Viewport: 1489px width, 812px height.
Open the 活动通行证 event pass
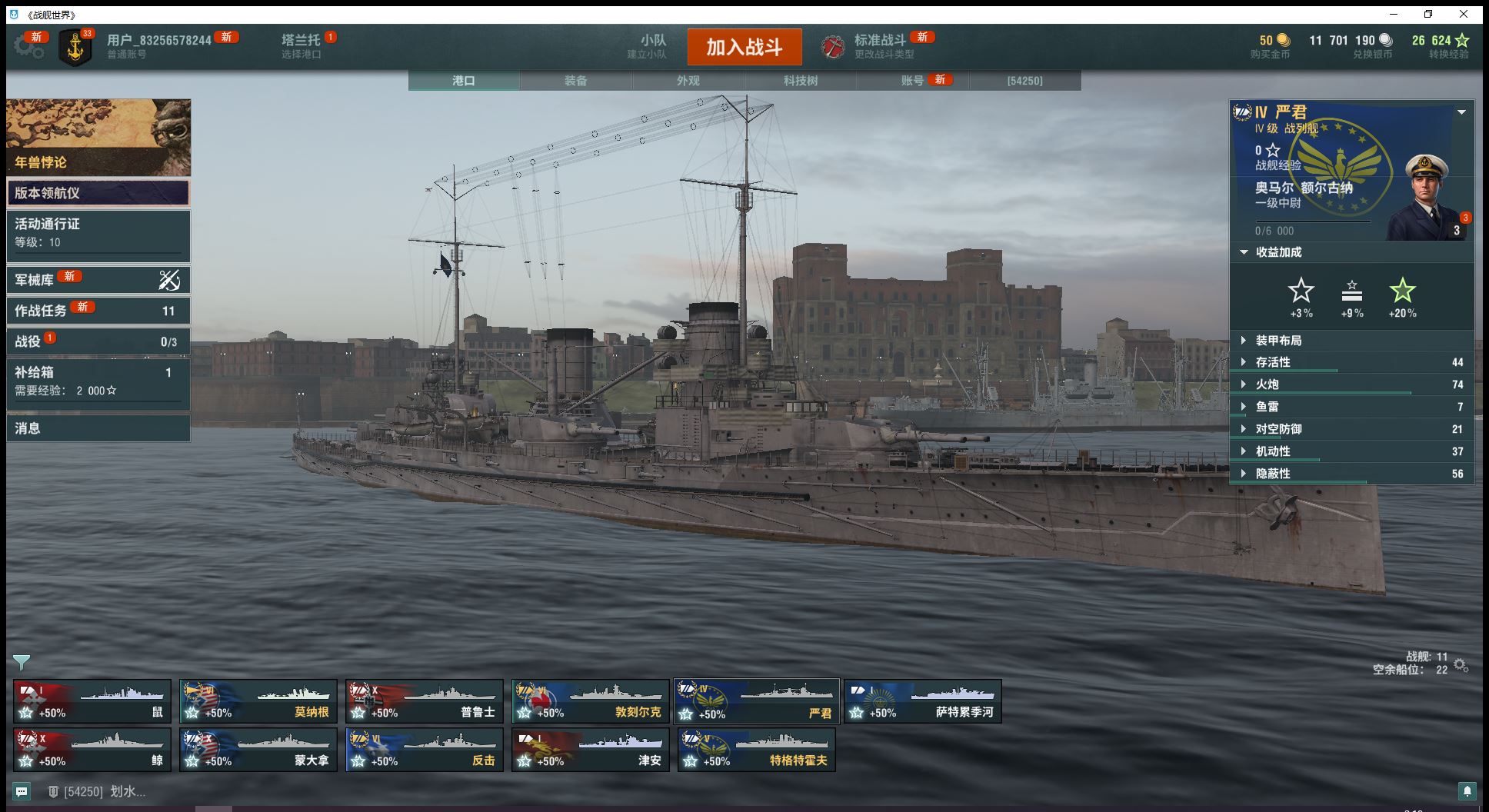(98, 233)
